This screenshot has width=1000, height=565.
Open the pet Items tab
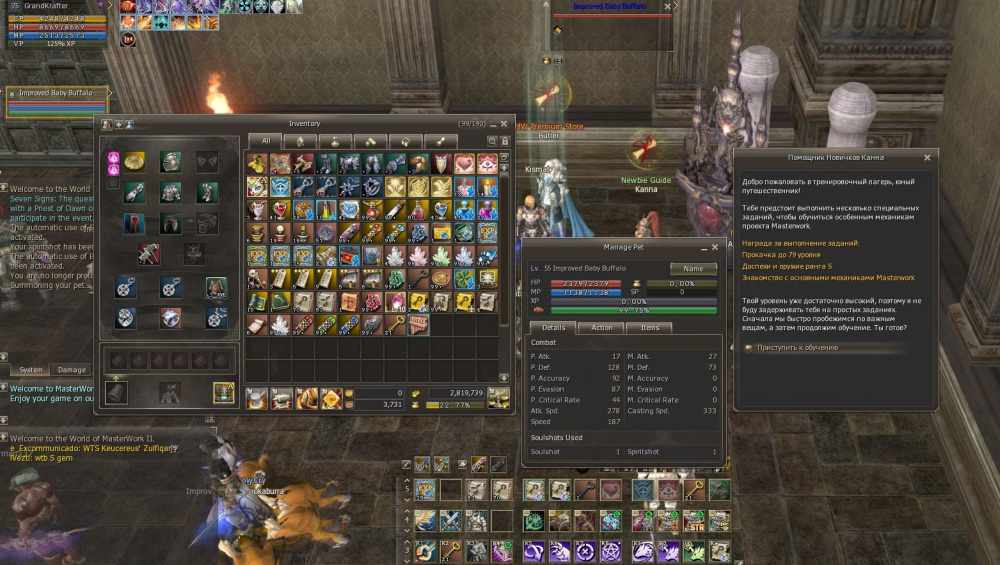coord(650,327)
